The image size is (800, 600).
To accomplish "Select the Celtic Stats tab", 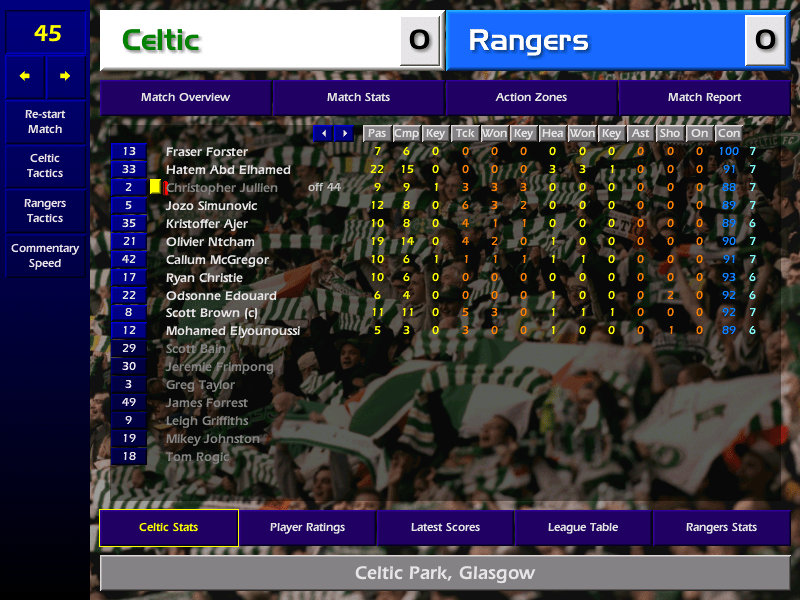I will (168, 527).
